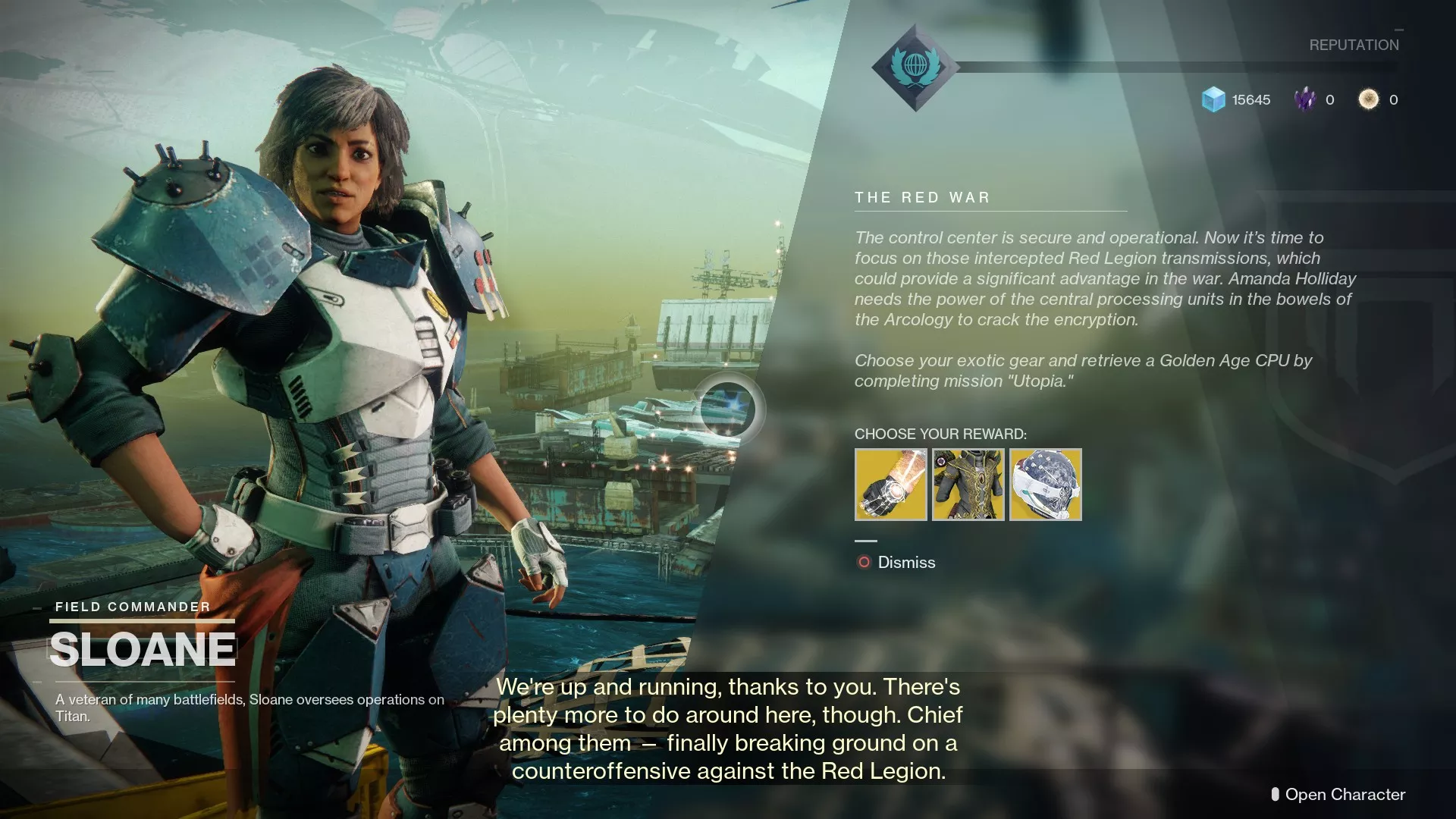
Task: Click the REPUTATION label
Action: 1353,45
